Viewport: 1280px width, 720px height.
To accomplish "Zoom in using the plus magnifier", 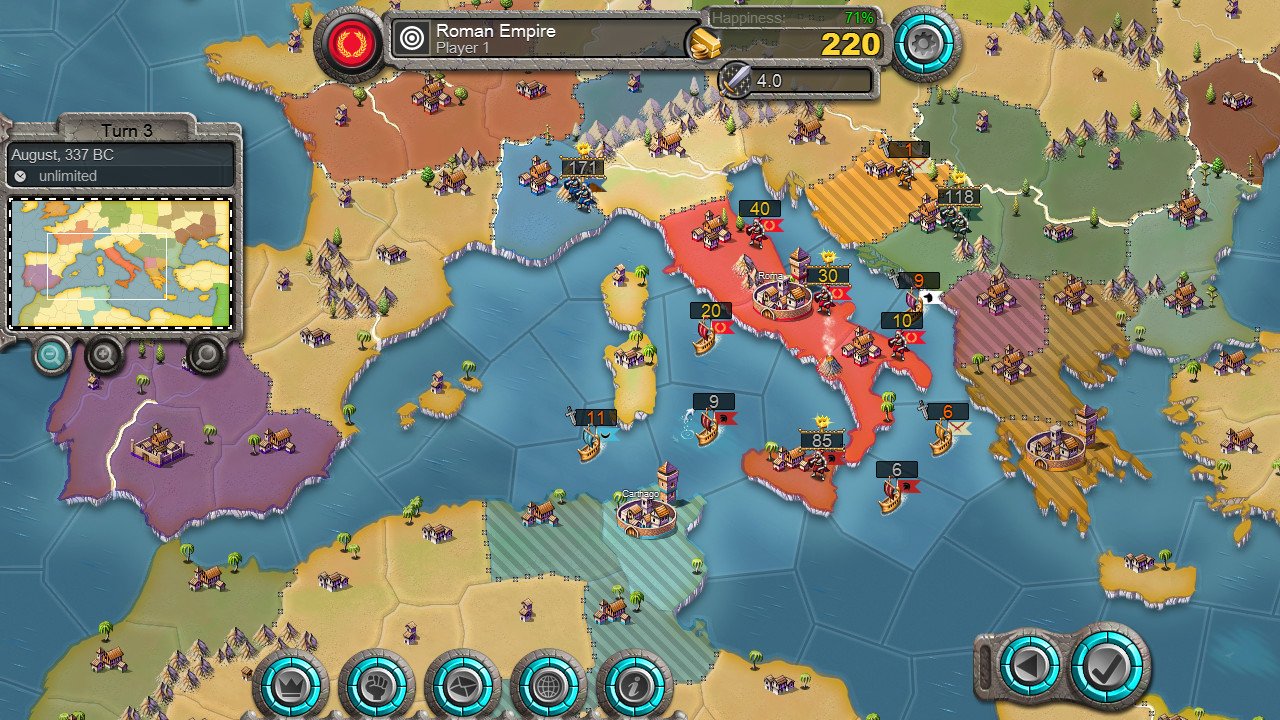I will coord(103,357).
